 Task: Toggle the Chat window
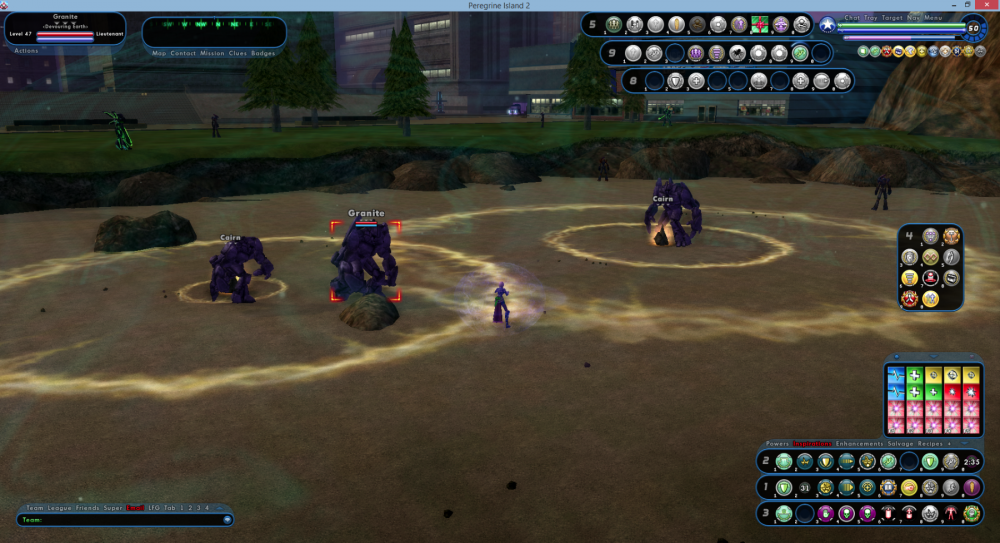pos(852,18)
